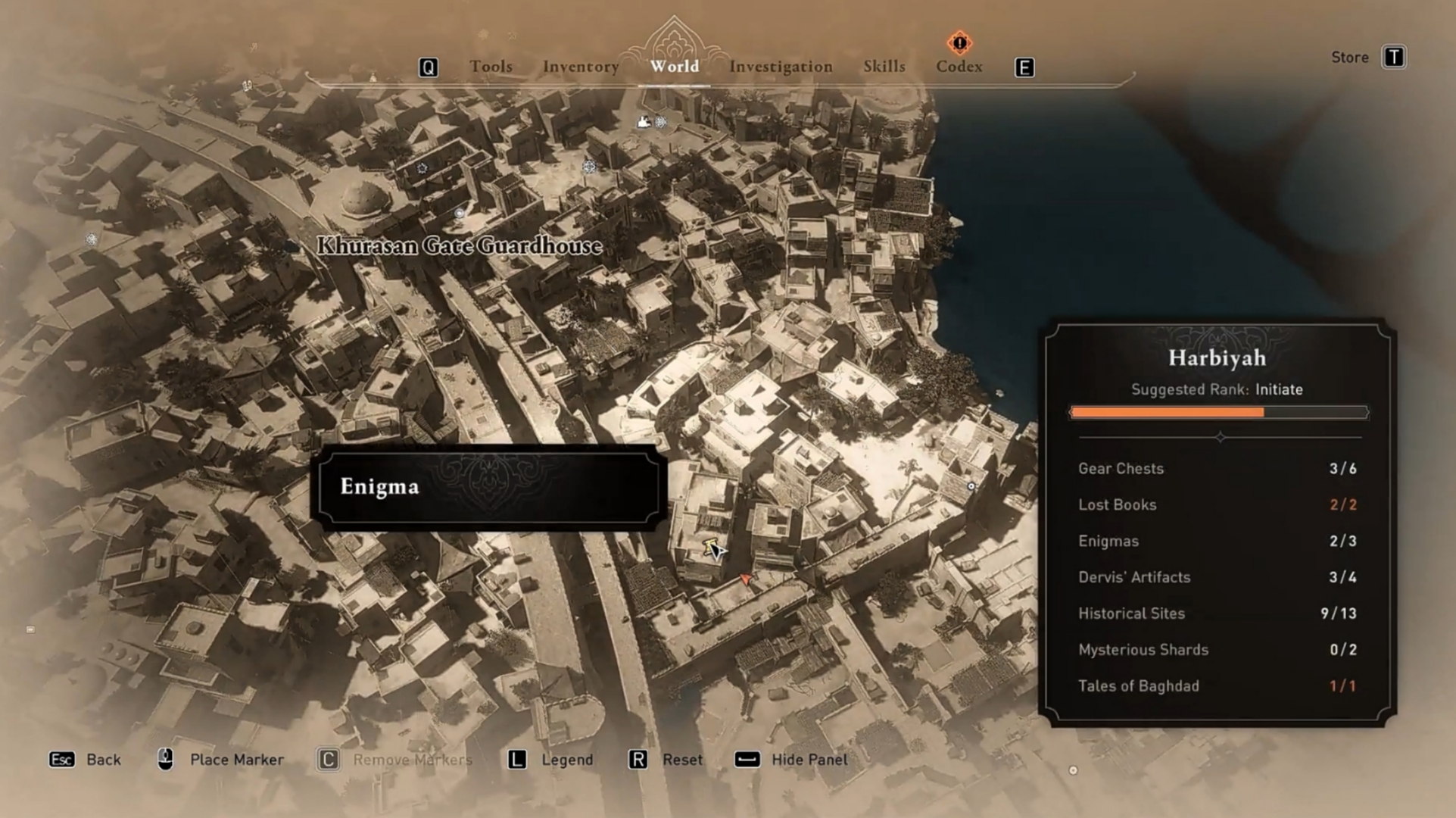Open the Skills tab
This screenshot has width=1456, height=818.
pos(884,67)
